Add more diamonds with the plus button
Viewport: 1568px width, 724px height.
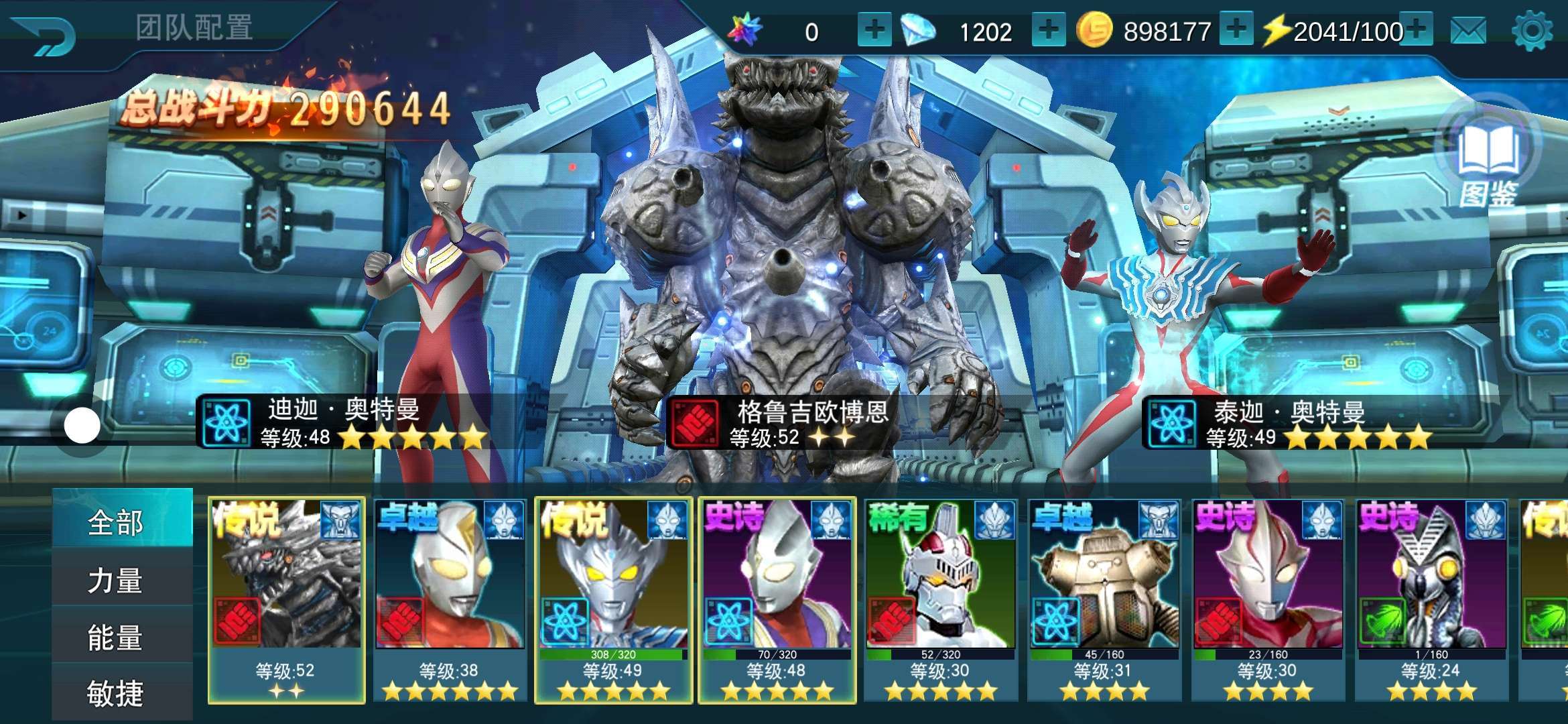(x=1049, y=30)
